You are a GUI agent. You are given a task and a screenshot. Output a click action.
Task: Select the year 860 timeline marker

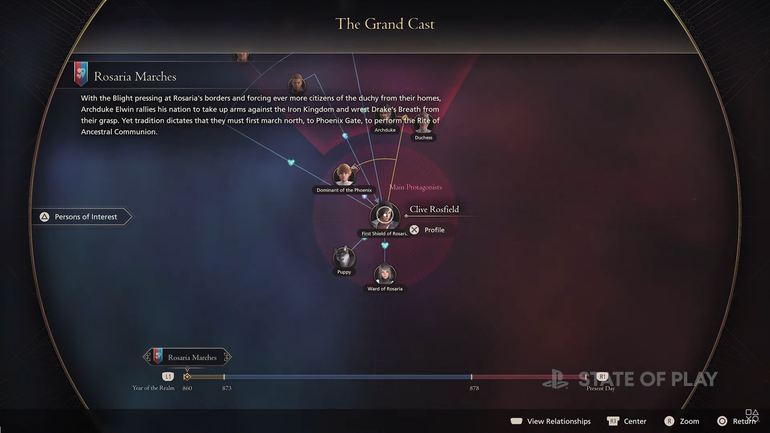(x=187, y=376)
